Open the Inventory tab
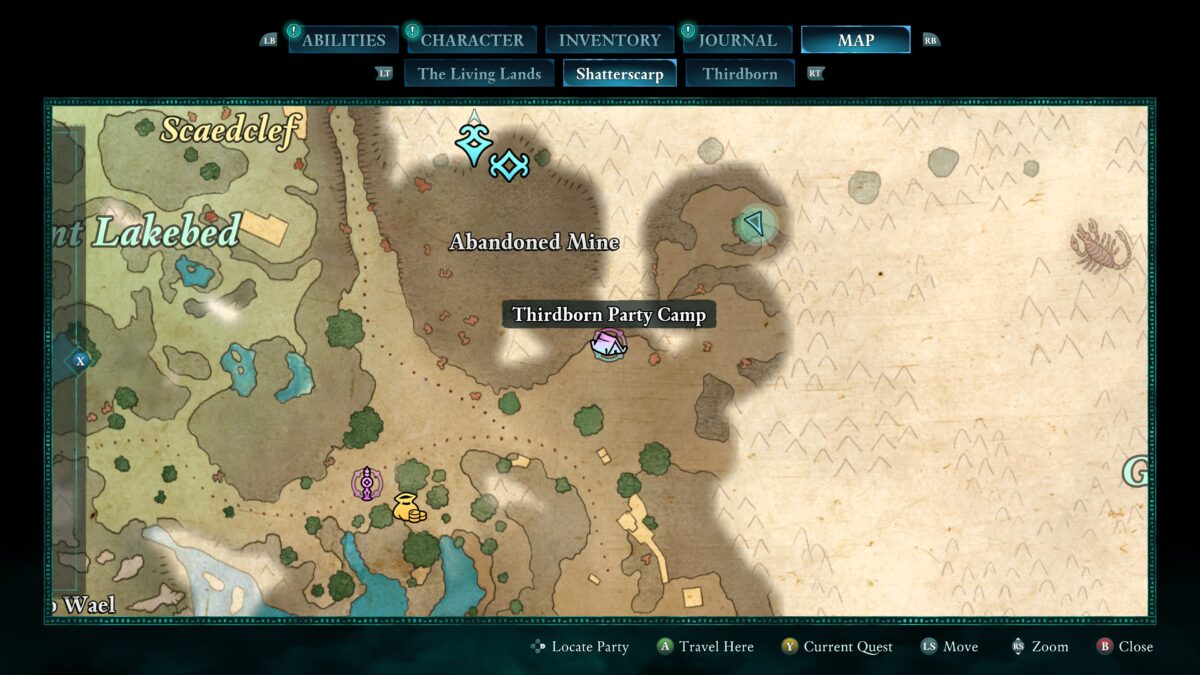Viewport: 1200px width, 675px height. [x=609, y=40]
